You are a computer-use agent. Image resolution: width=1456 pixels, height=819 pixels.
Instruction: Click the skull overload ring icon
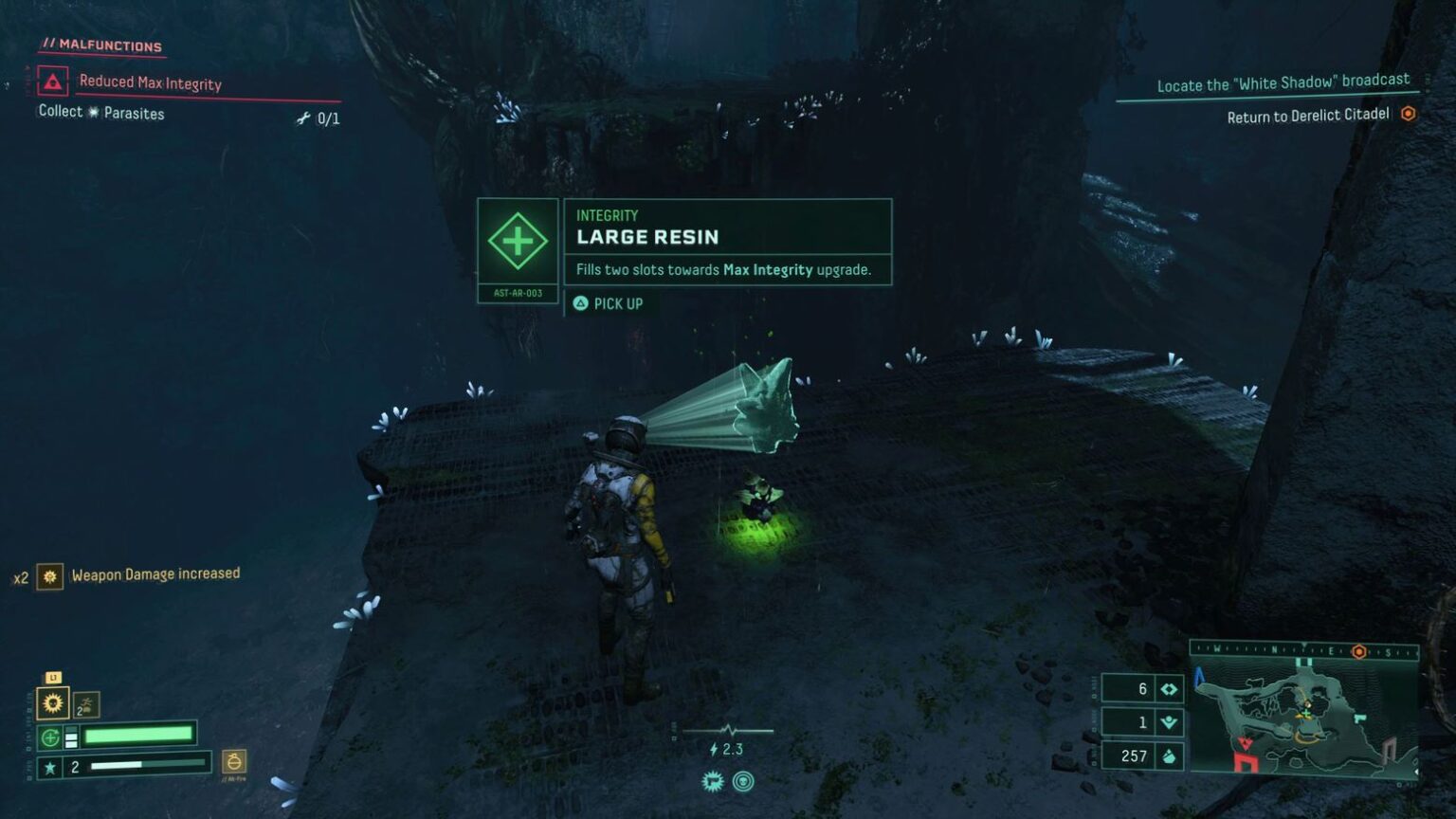coord(745,782)
